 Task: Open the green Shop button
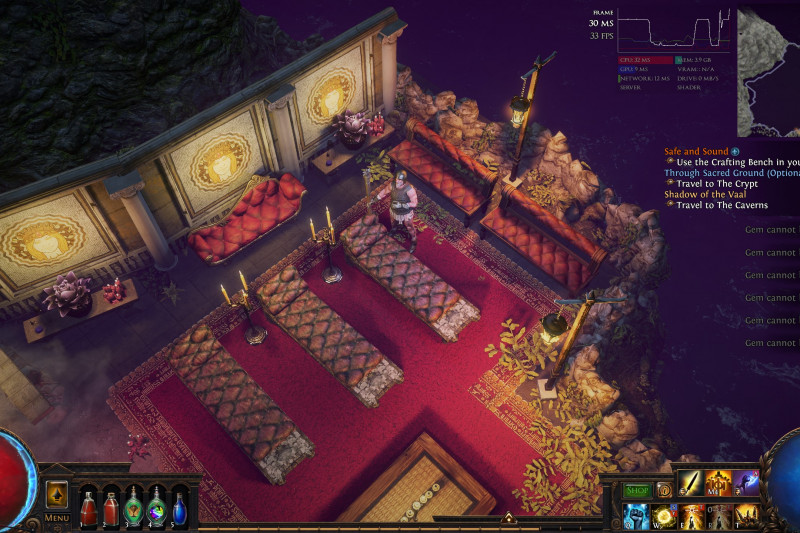point(637,490)
